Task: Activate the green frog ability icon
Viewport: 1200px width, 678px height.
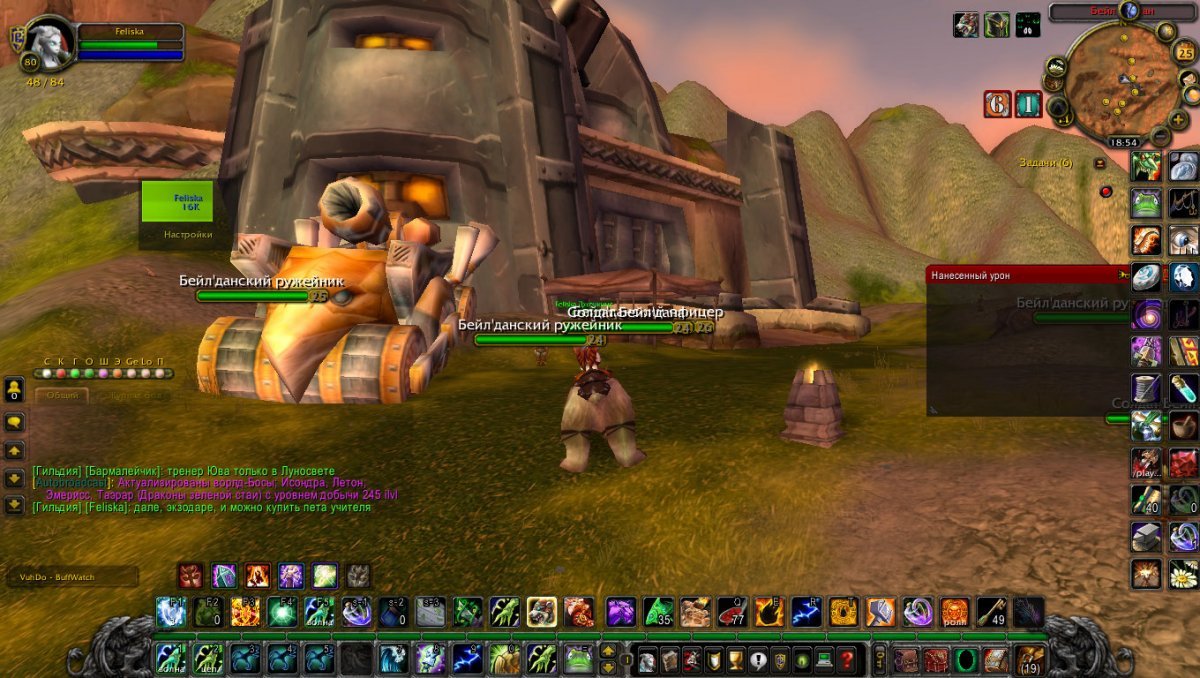Action: click(579, 659)
